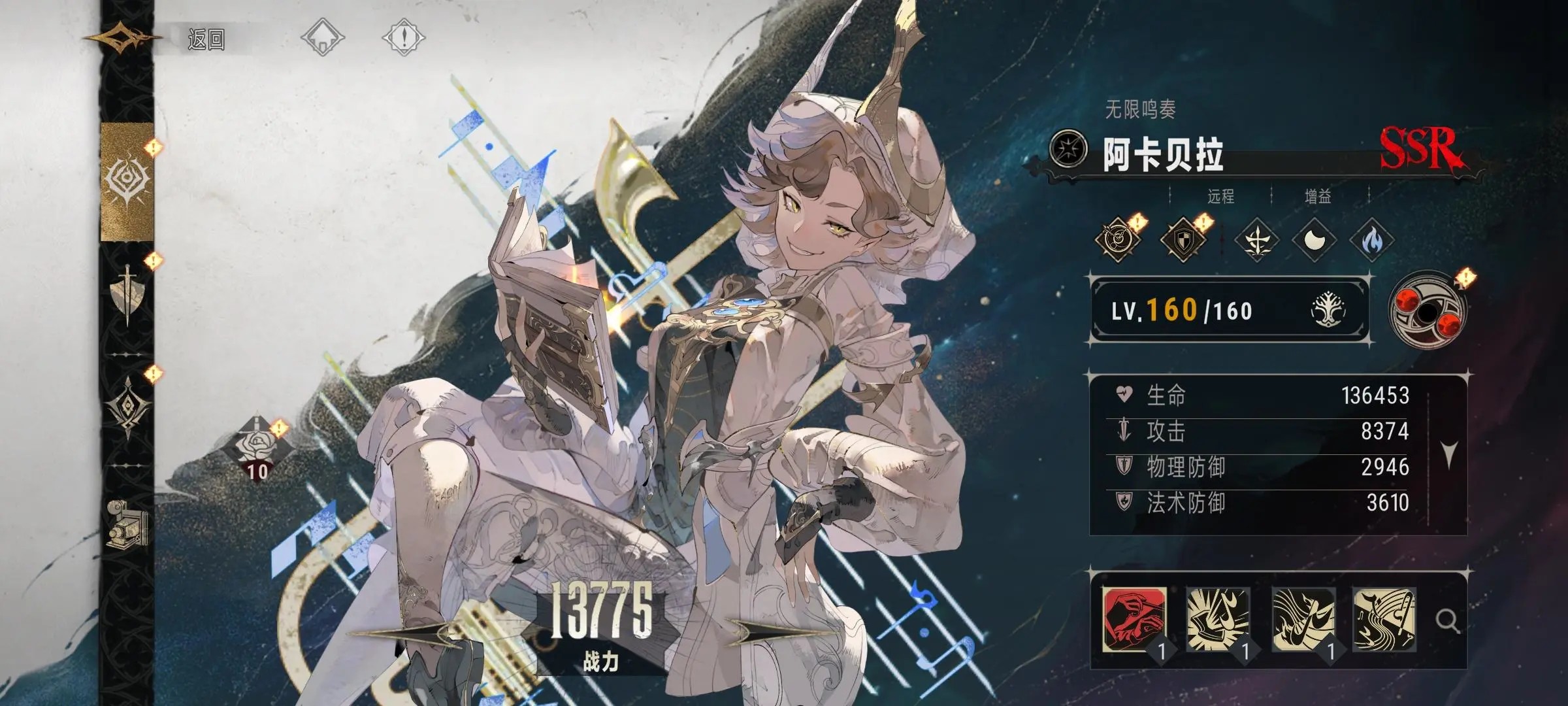
Task: Select the blue flame attribute icon
Action: (1371, 240)
